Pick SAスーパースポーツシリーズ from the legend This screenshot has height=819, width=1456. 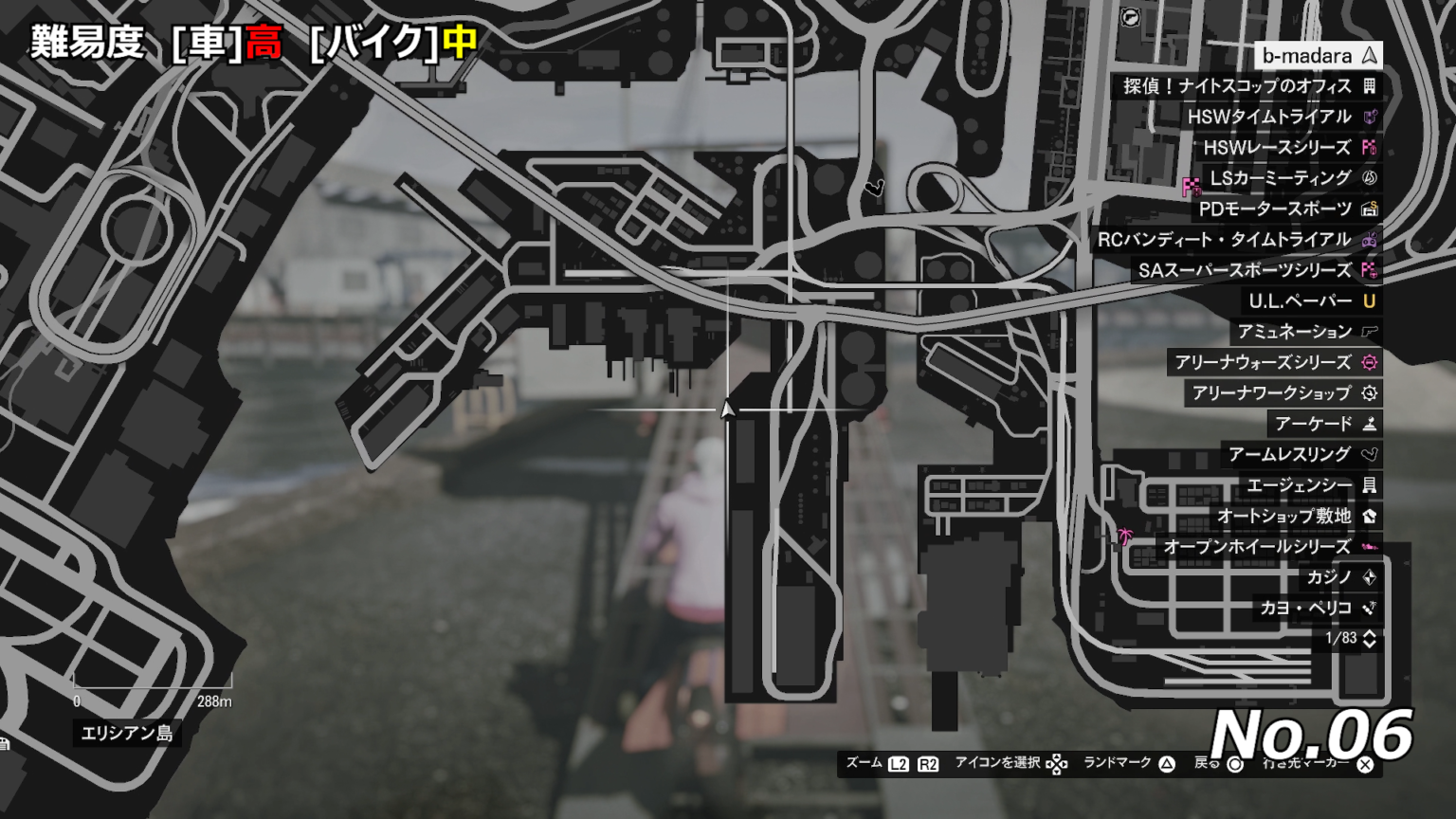pos(1255,270)
